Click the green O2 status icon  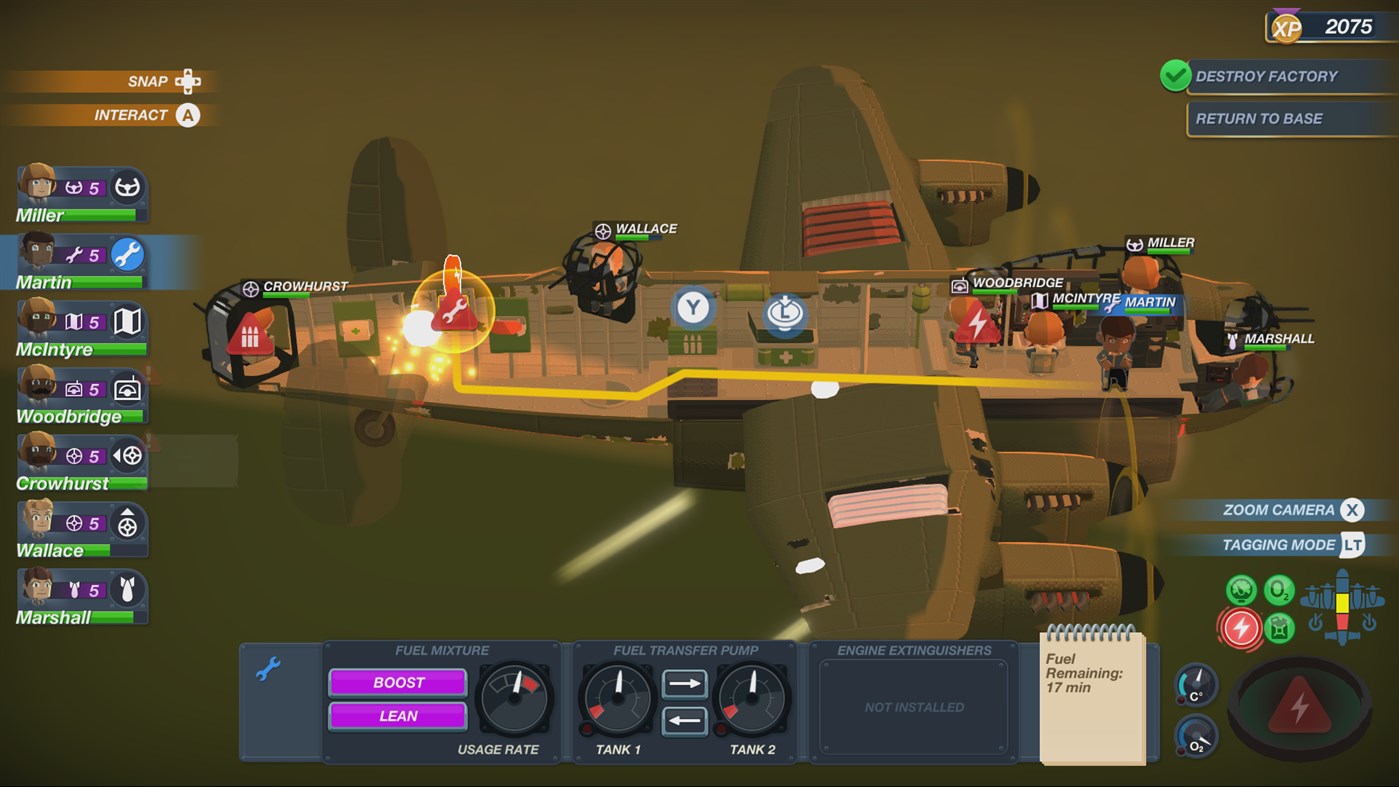click(x=1278, y=589)
